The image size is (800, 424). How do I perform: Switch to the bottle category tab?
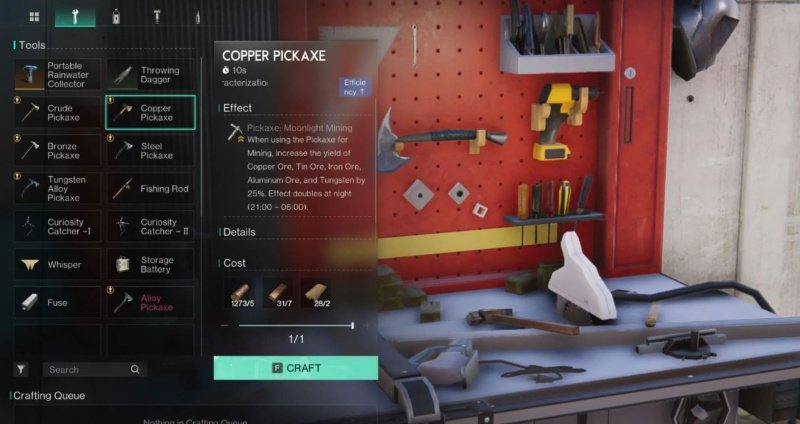tap(116, 17)
